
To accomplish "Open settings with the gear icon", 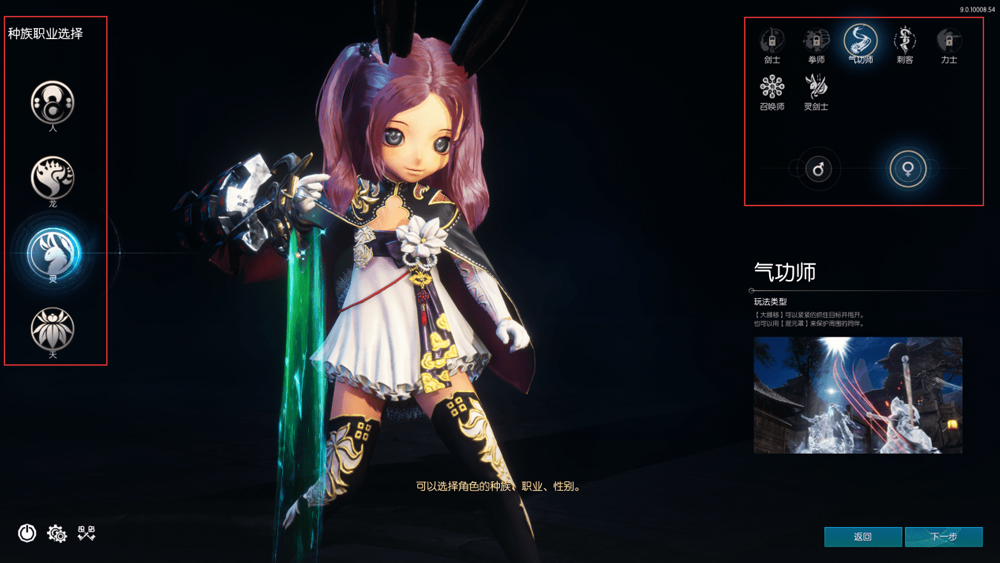I will [57, 533].
